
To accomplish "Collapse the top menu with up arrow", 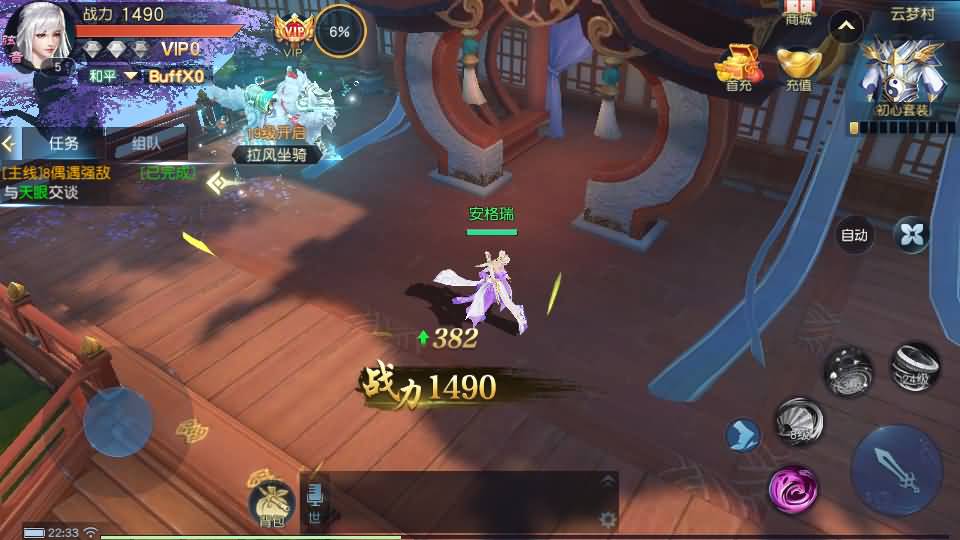I will coord(846,28).
